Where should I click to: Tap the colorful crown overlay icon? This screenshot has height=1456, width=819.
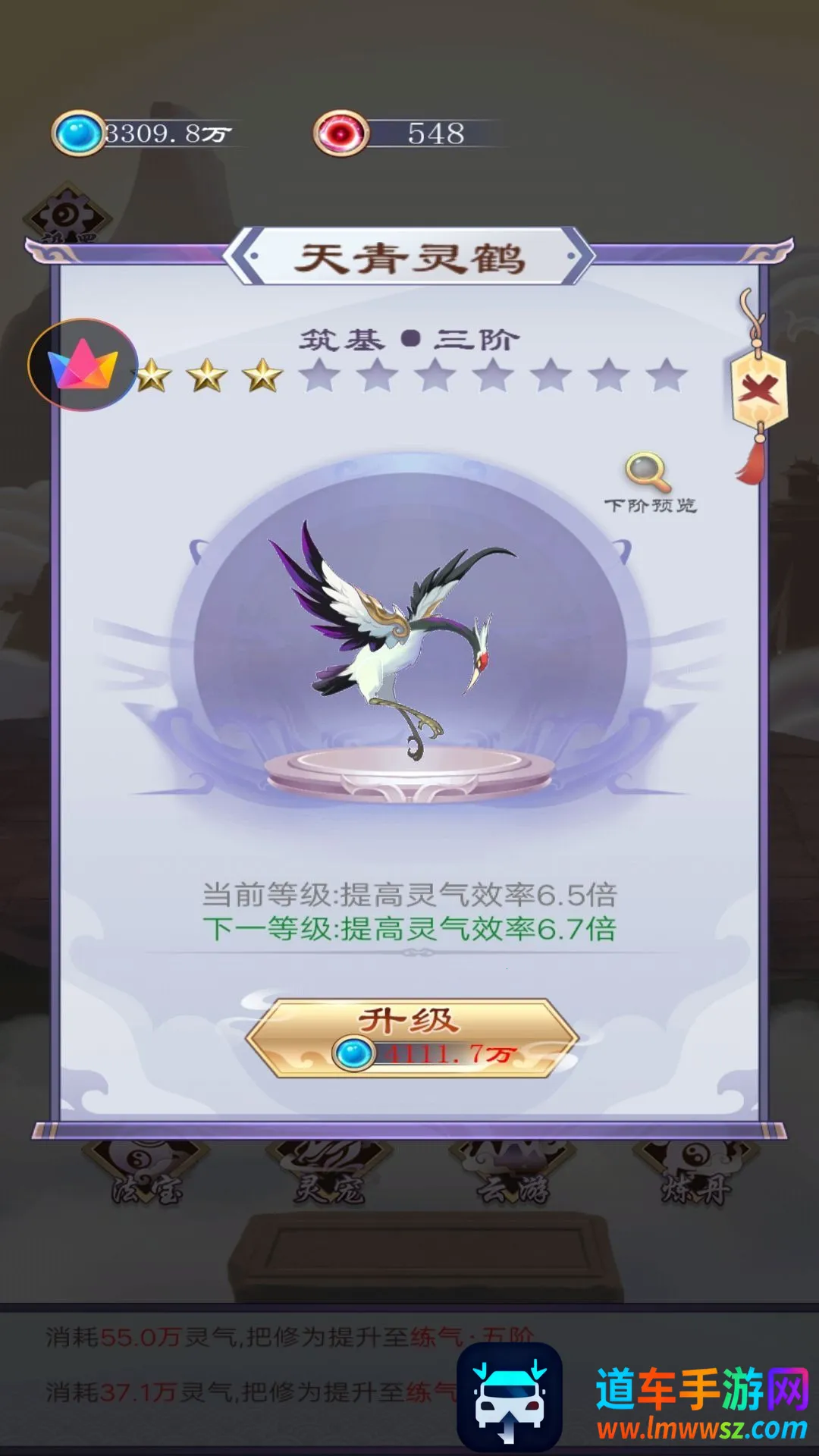pyautogui.click(x=83, y=365)
